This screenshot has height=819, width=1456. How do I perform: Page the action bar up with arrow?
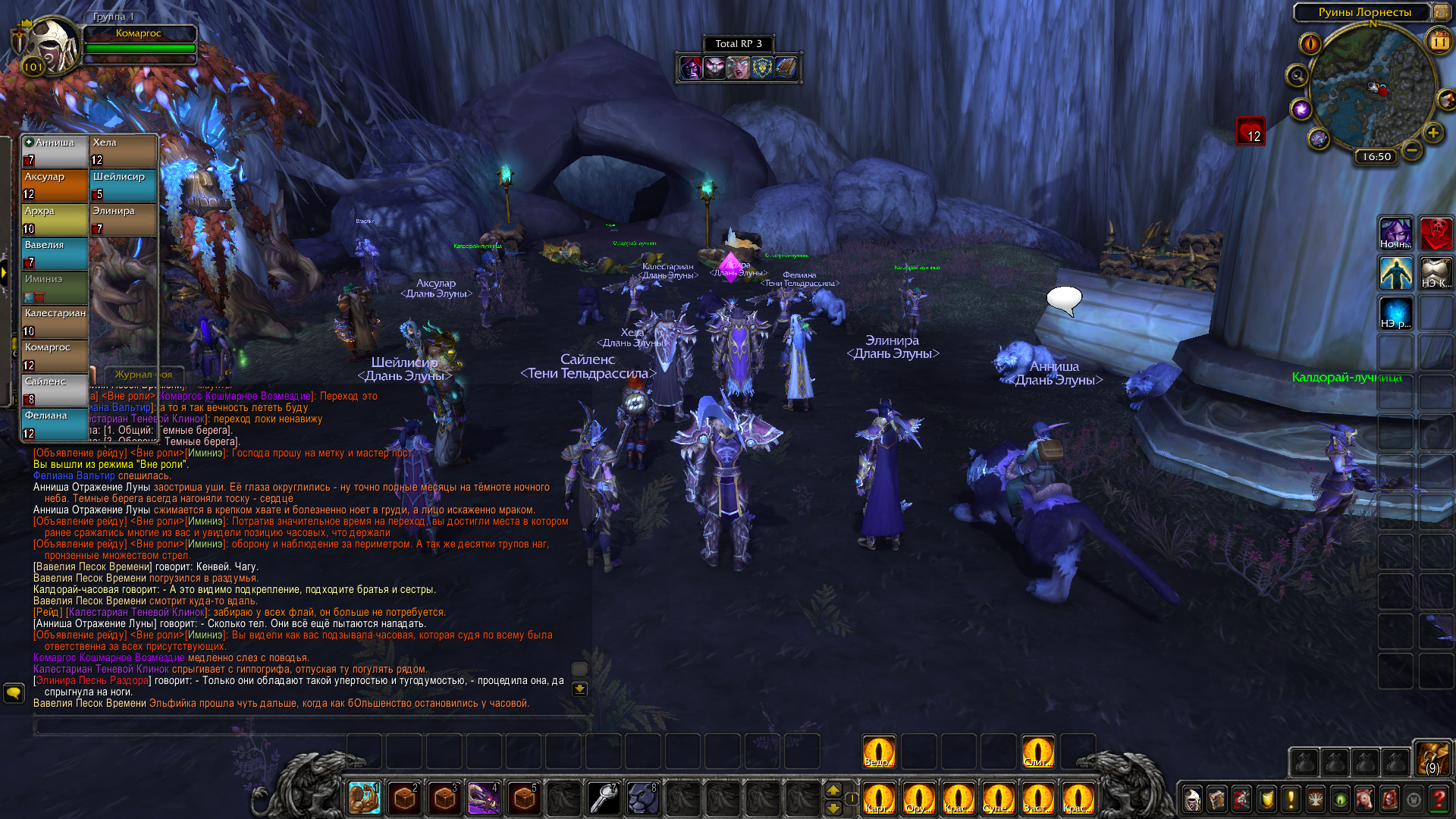(x=833, y=790)
